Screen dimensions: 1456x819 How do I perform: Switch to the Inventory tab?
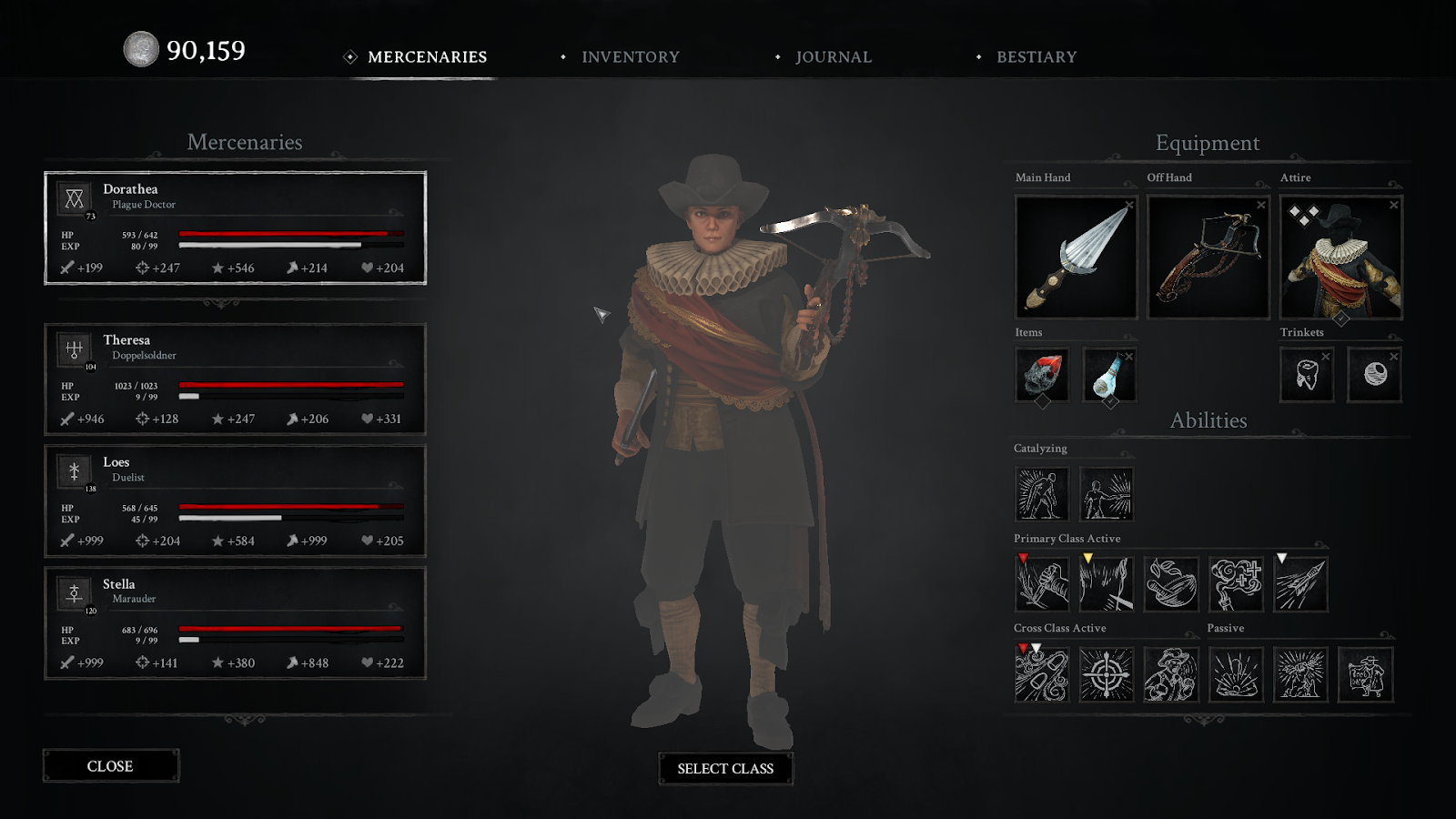point(630,57)
